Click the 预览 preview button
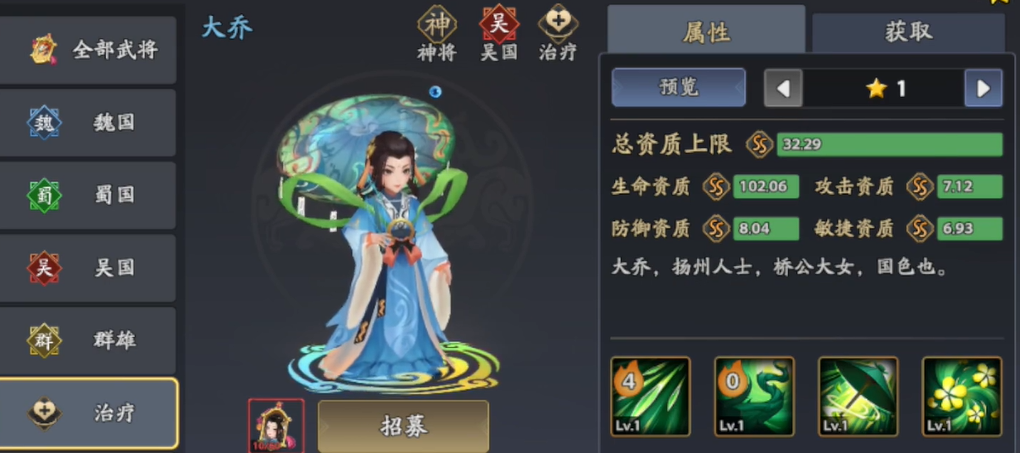The height and width of the screenshot is (453, 1020). point(678,87)
